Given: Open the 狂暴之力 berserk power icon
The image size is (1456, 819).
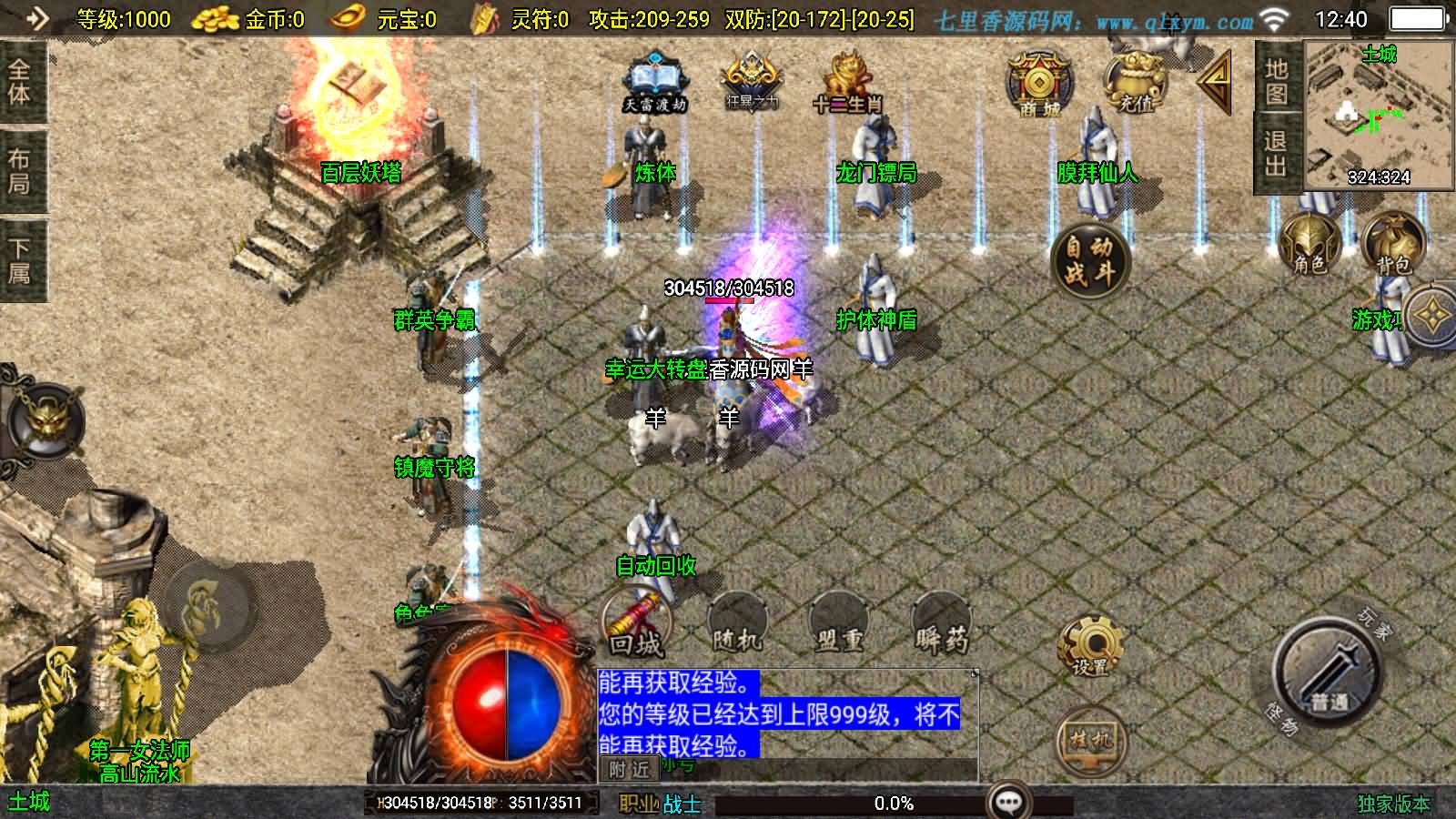Looking at the screenshot, I should (750, 77).
